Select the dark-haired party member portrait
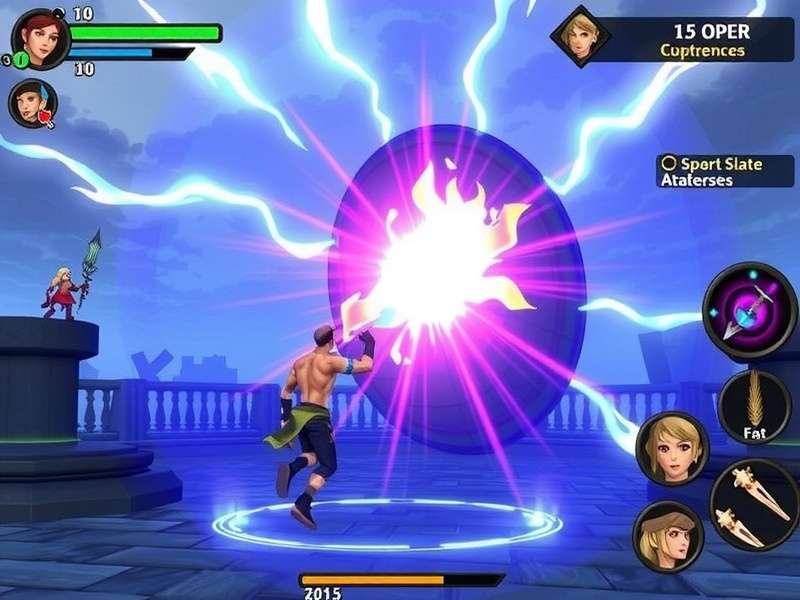Viewport: 800px width, 600px height. (32, 103)
